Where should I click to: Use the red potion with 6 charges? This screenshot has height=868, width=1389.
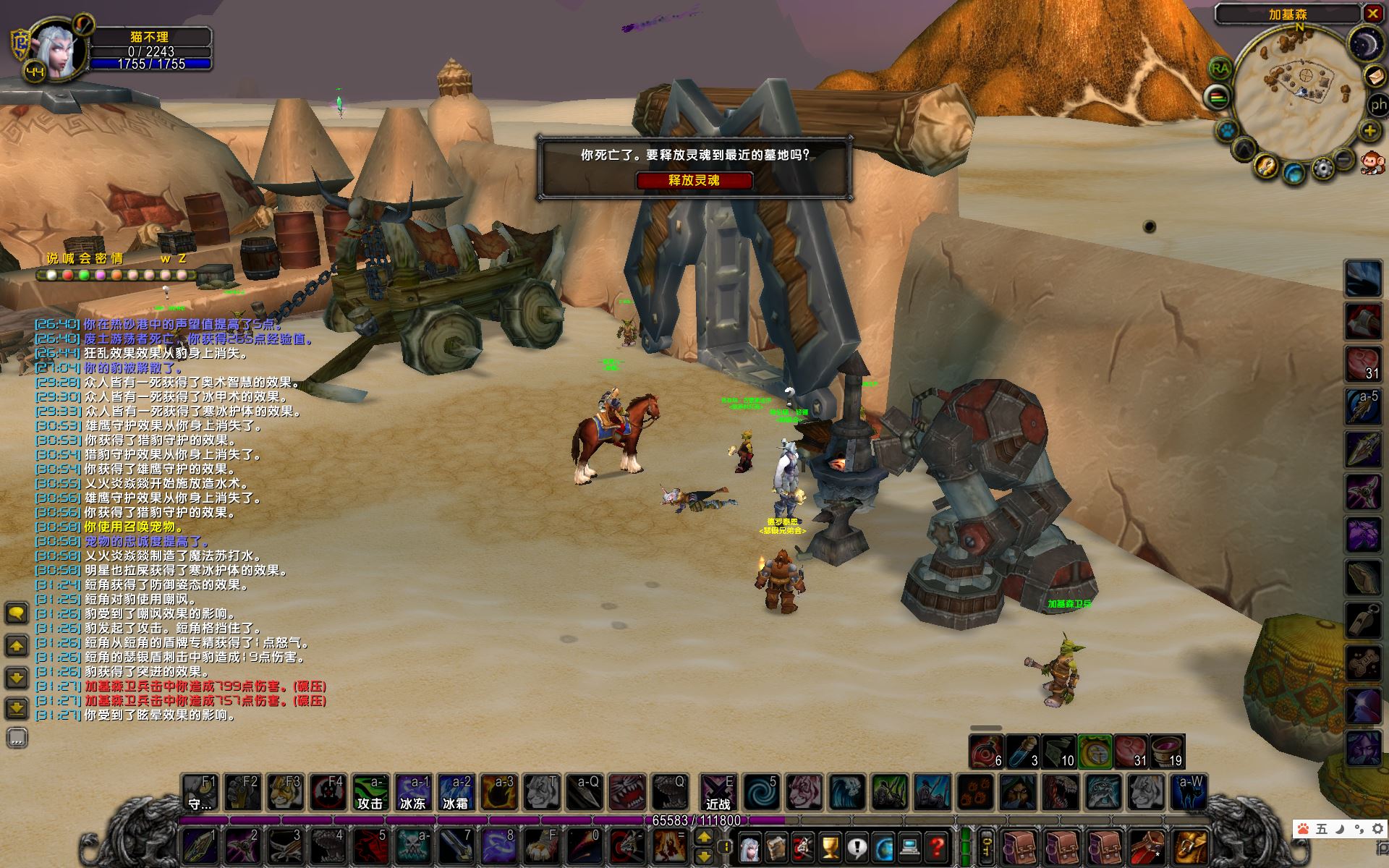click(x=986, y=752)
